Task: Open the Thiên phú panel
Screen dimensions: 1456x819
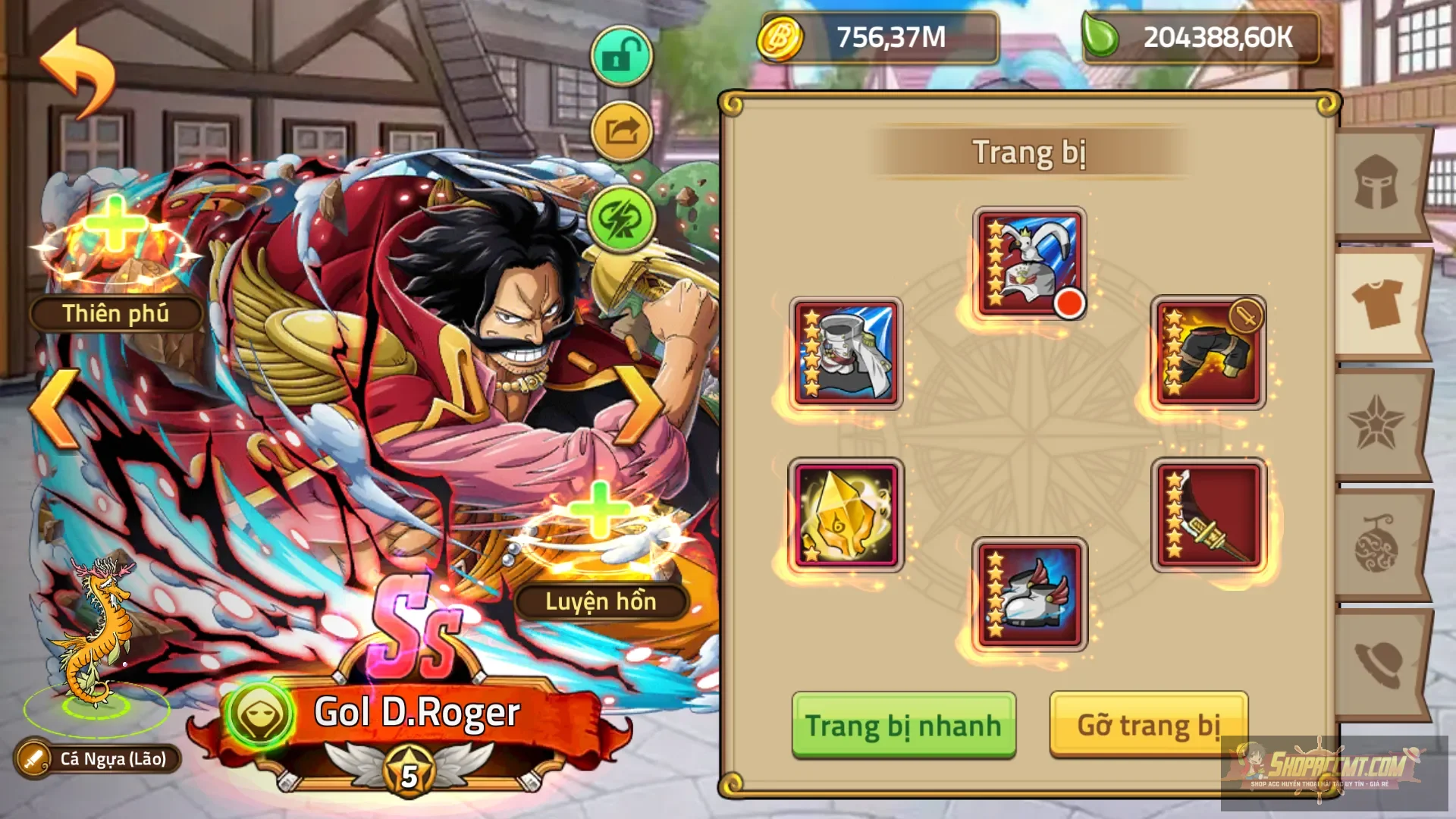Action: tap(115, 312)
